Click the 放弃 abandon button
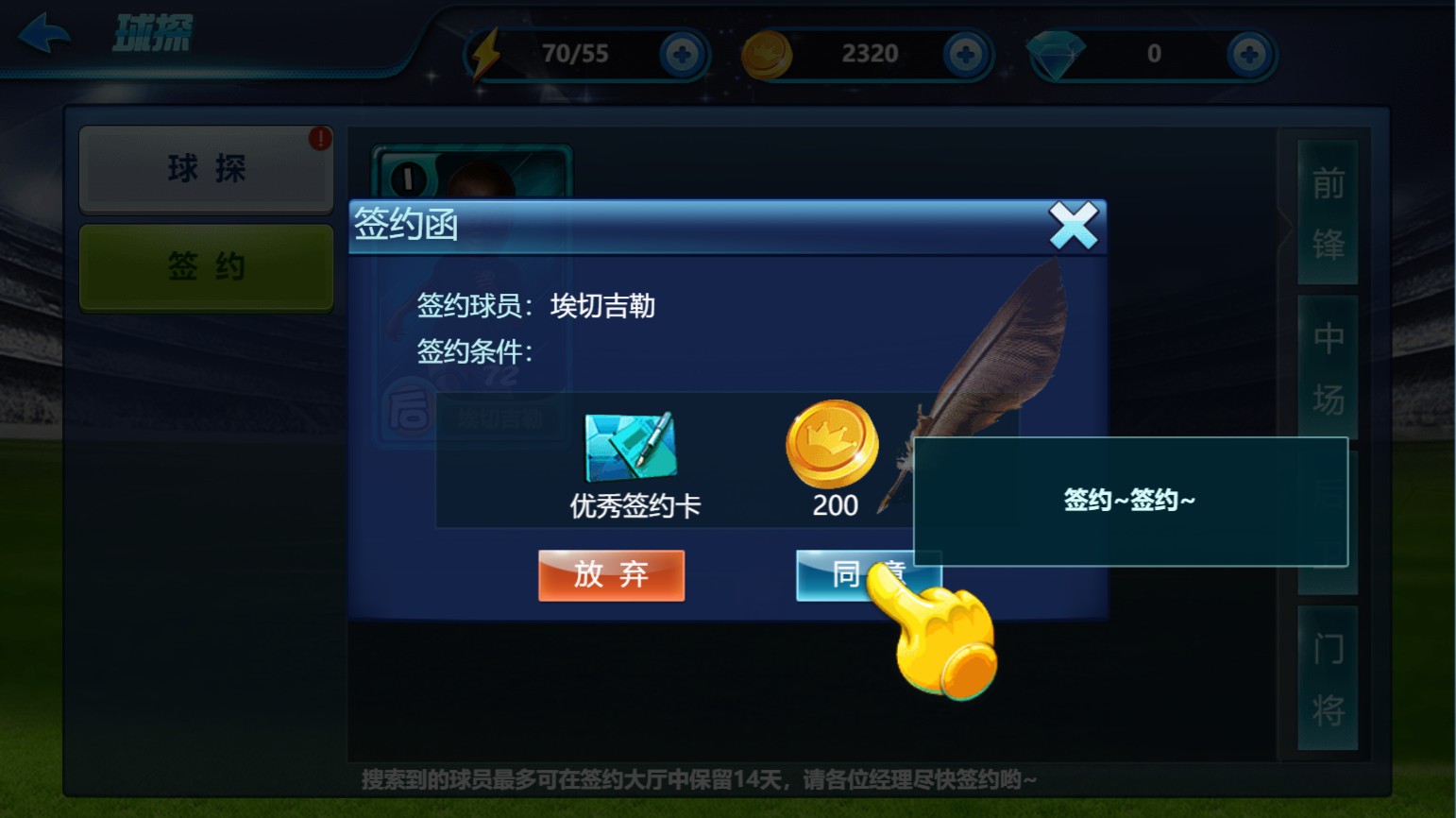The height and width of the screenshot is (818, 1456). pos(610,575)
